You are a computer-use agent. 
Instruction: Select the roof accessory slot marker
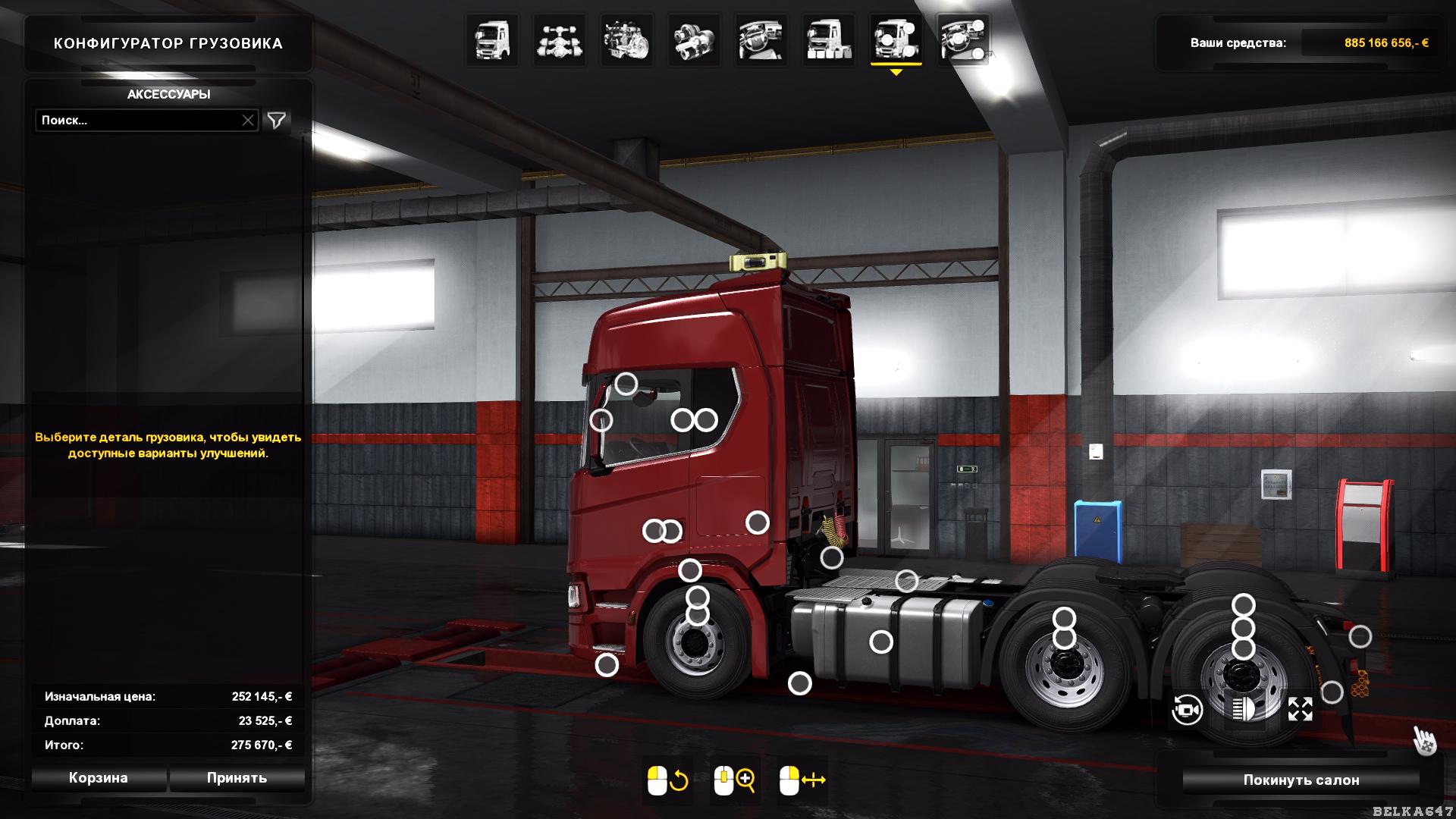626,384
